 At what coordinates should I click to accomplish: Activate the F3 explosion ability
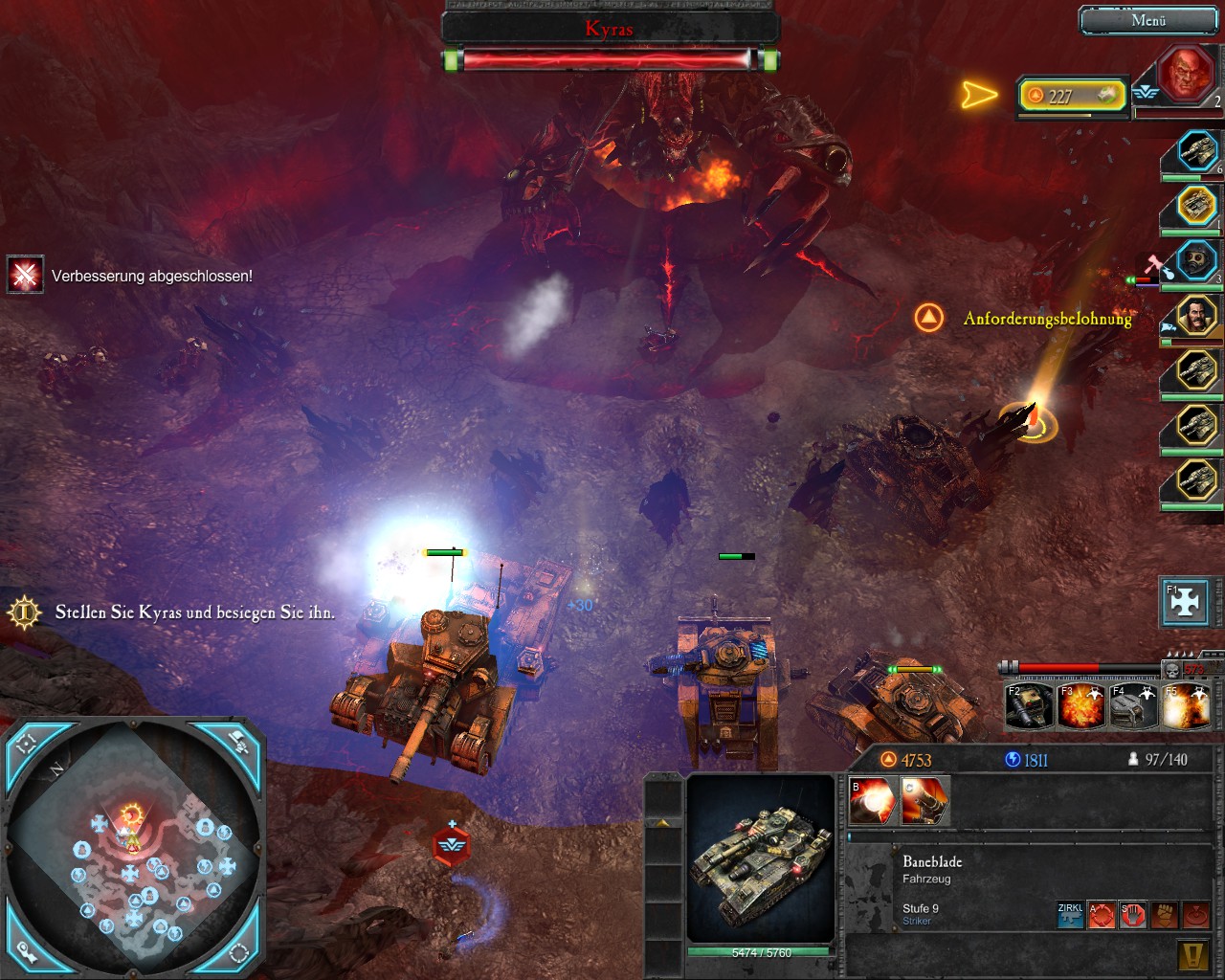1080,705
